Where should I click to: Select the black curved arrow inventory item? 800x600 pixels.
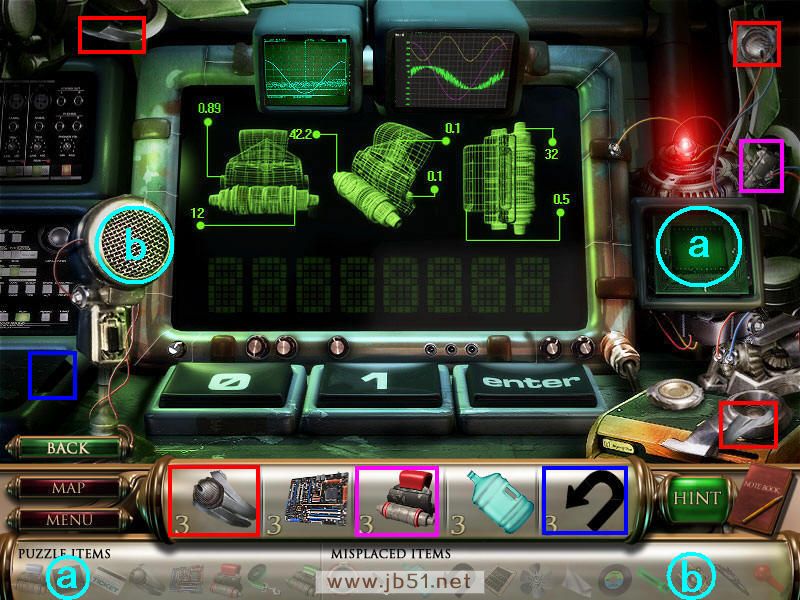point(585,500)
